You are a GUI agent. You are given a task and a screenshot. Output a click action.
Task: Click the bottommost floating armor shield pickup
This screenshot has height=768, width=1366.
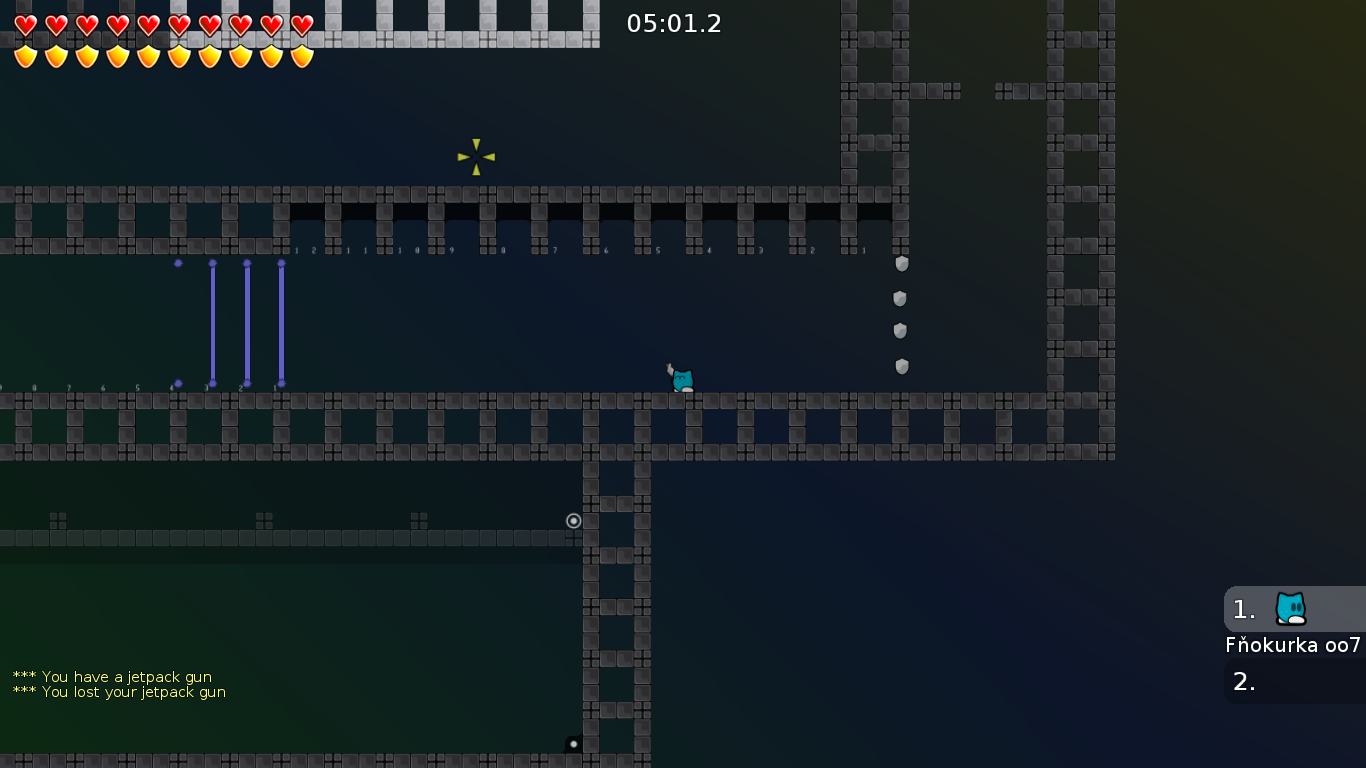tap(901, 366)
